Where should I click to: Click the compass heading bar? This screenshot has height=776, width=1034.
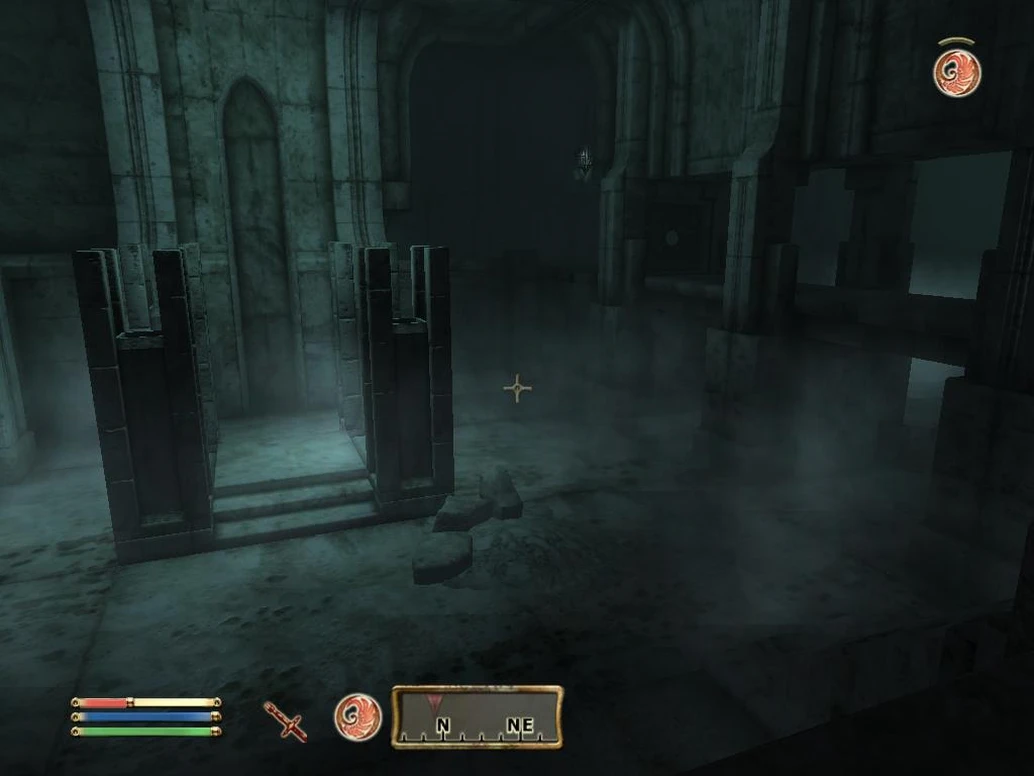[477, 717]
